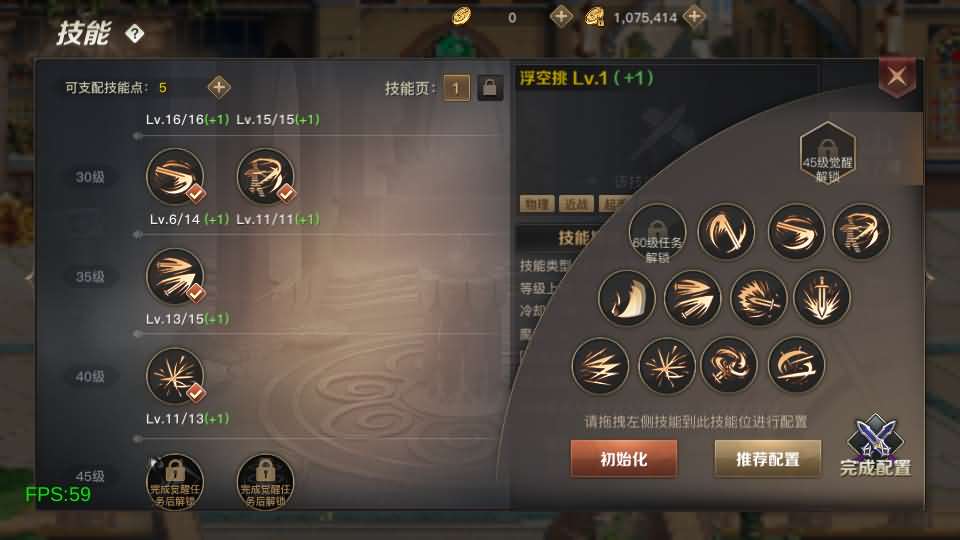Screen dimensions: 960x540
Task: Add currency next to 1,075,414
Action: (694, 17)
